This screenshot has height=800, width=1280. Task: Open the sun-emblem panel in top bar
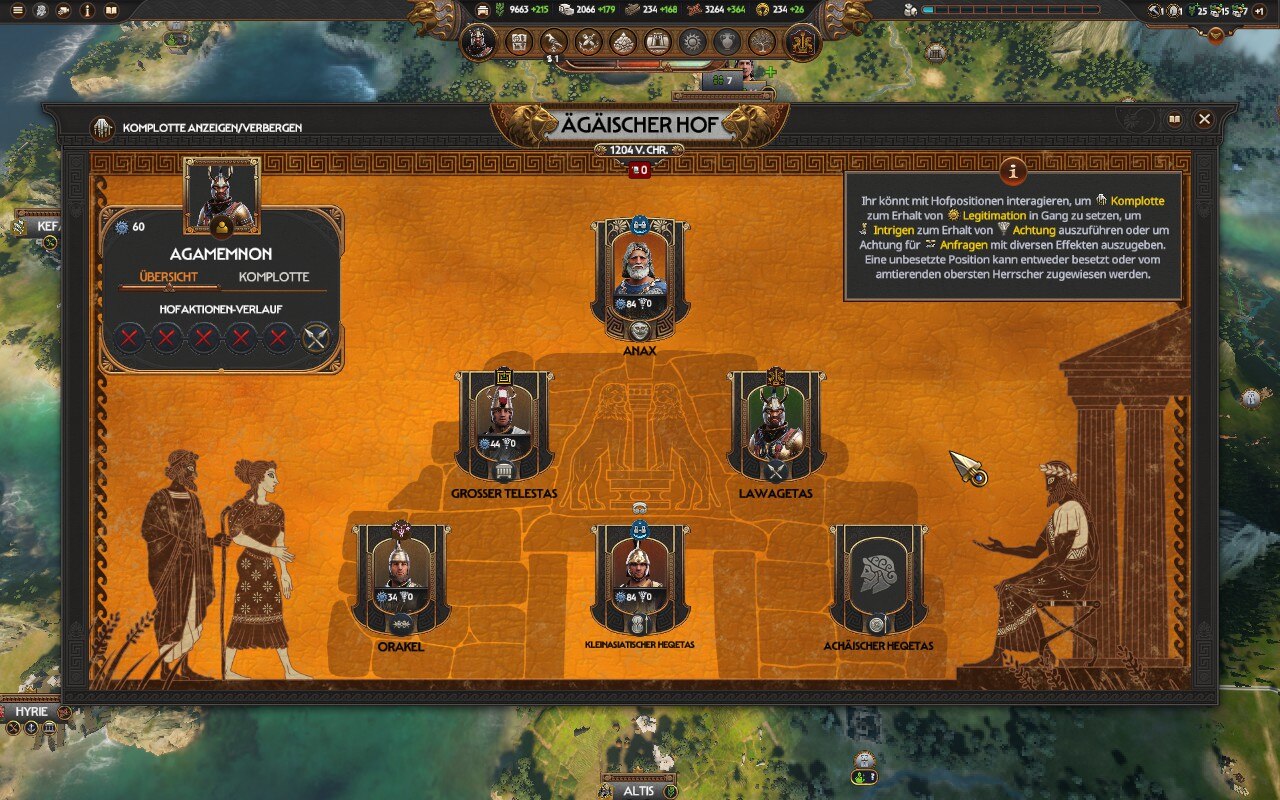click(x=692, y=42)
